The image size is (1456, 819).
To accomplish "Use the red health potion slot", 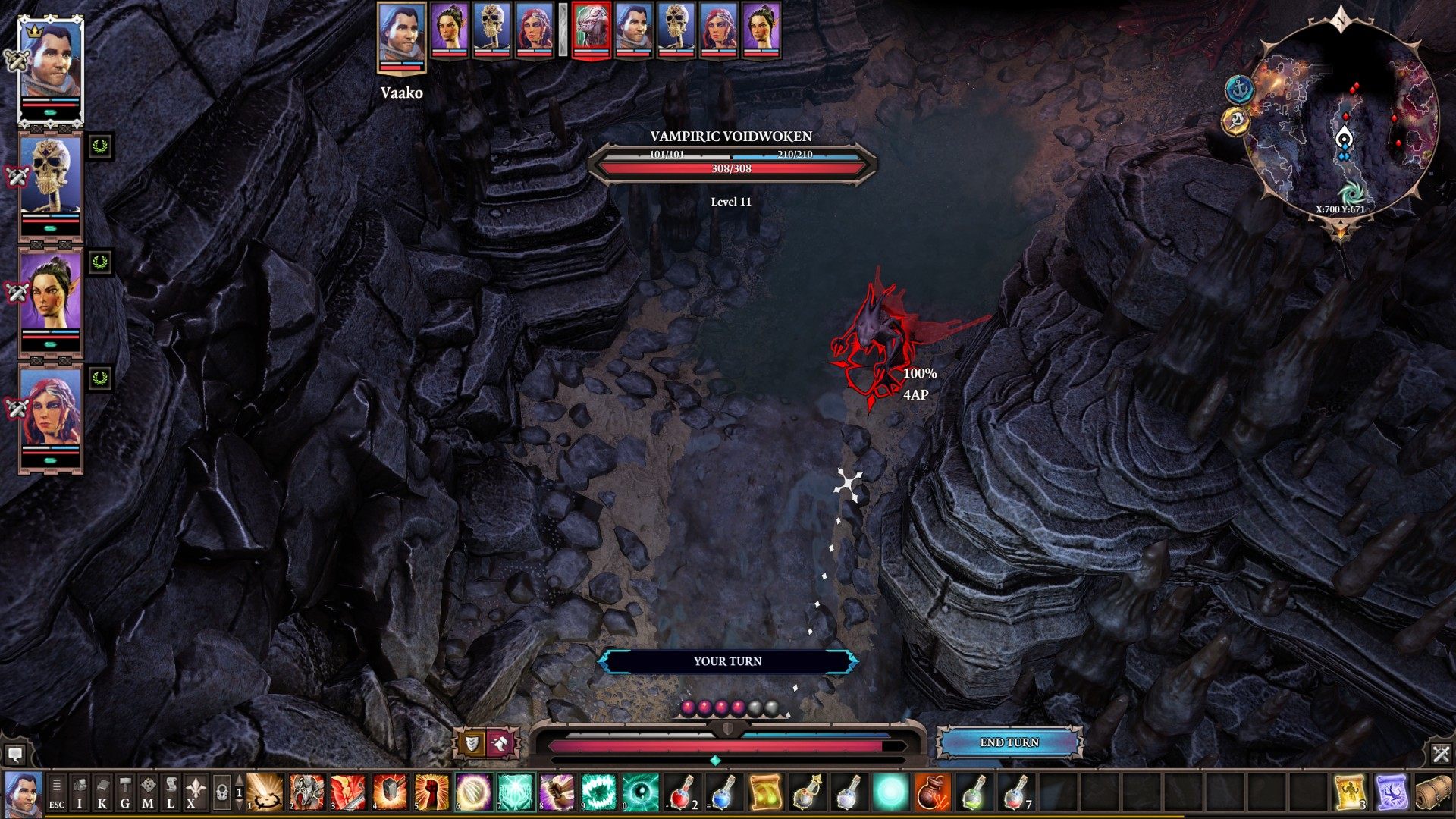I will (682, 792).
